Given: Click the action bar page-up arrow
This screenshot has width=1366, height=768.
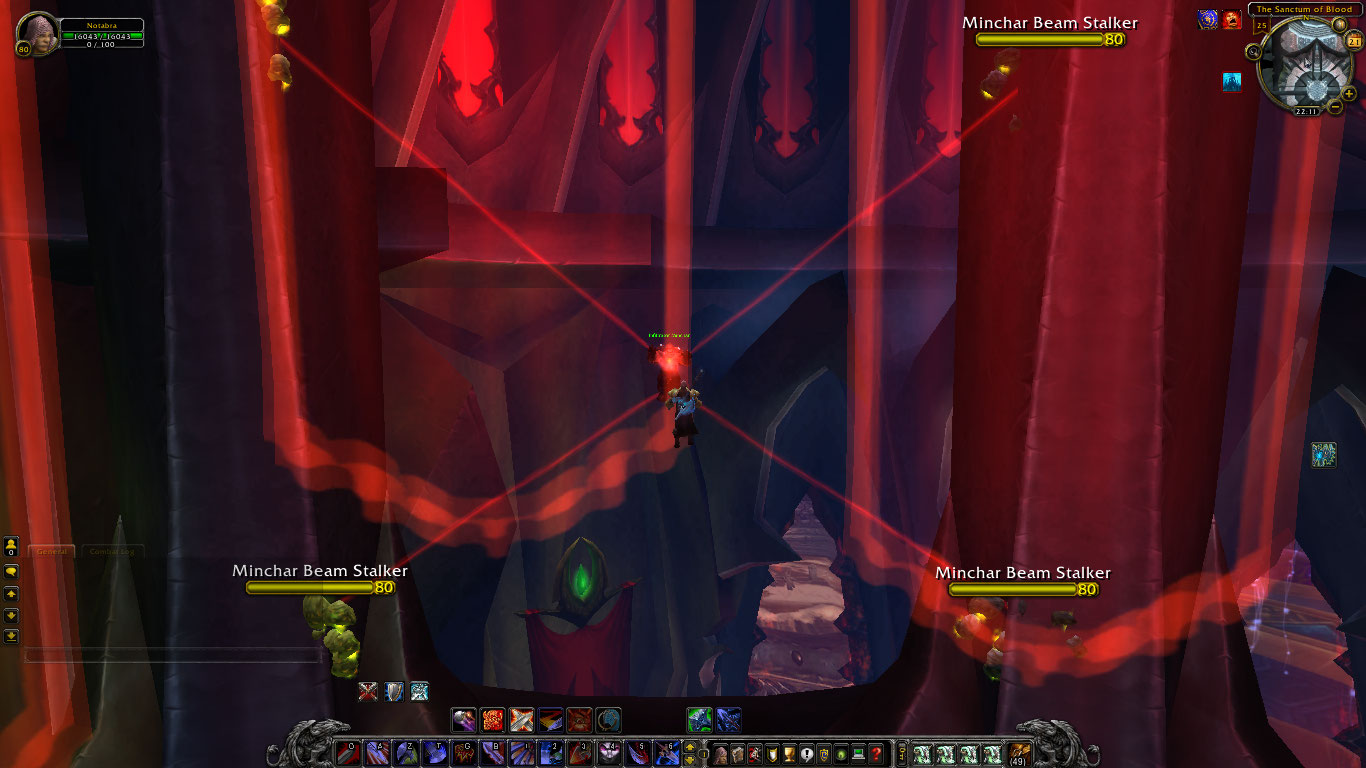Looking at the screenshot, I should click(690, 748).
